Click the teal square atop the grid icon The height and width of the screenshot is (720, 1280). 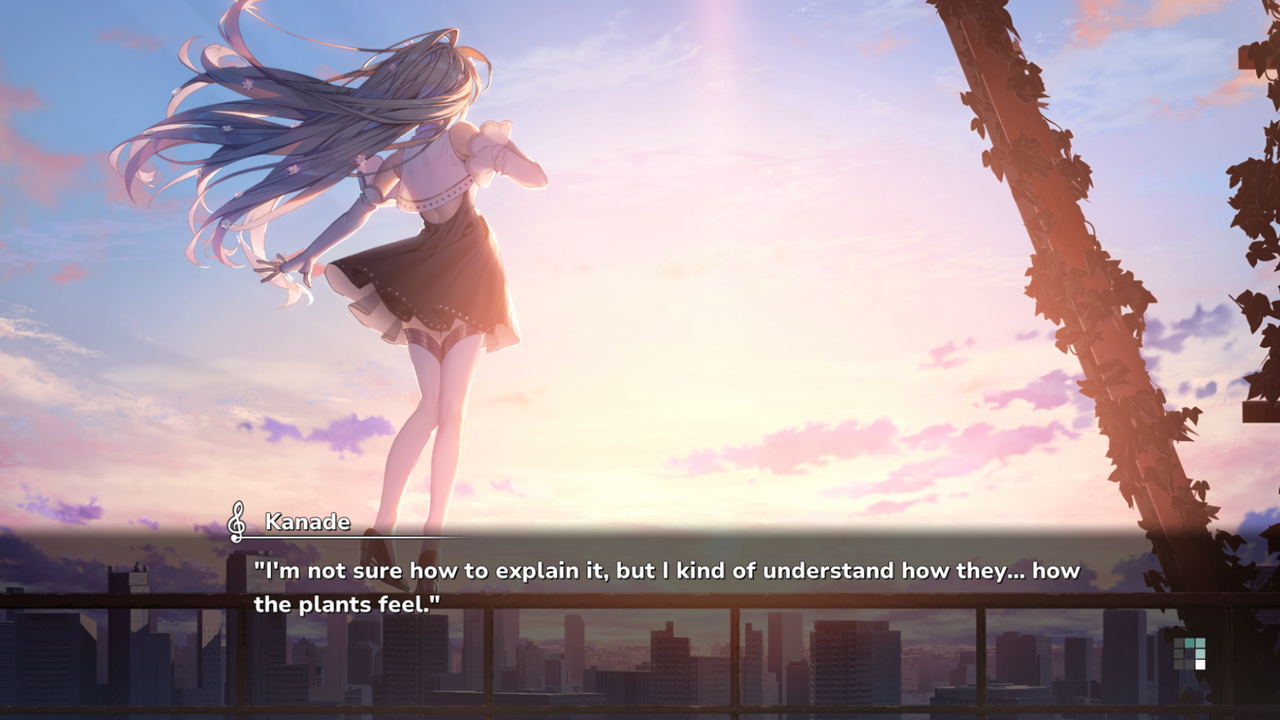(1189, 643)
